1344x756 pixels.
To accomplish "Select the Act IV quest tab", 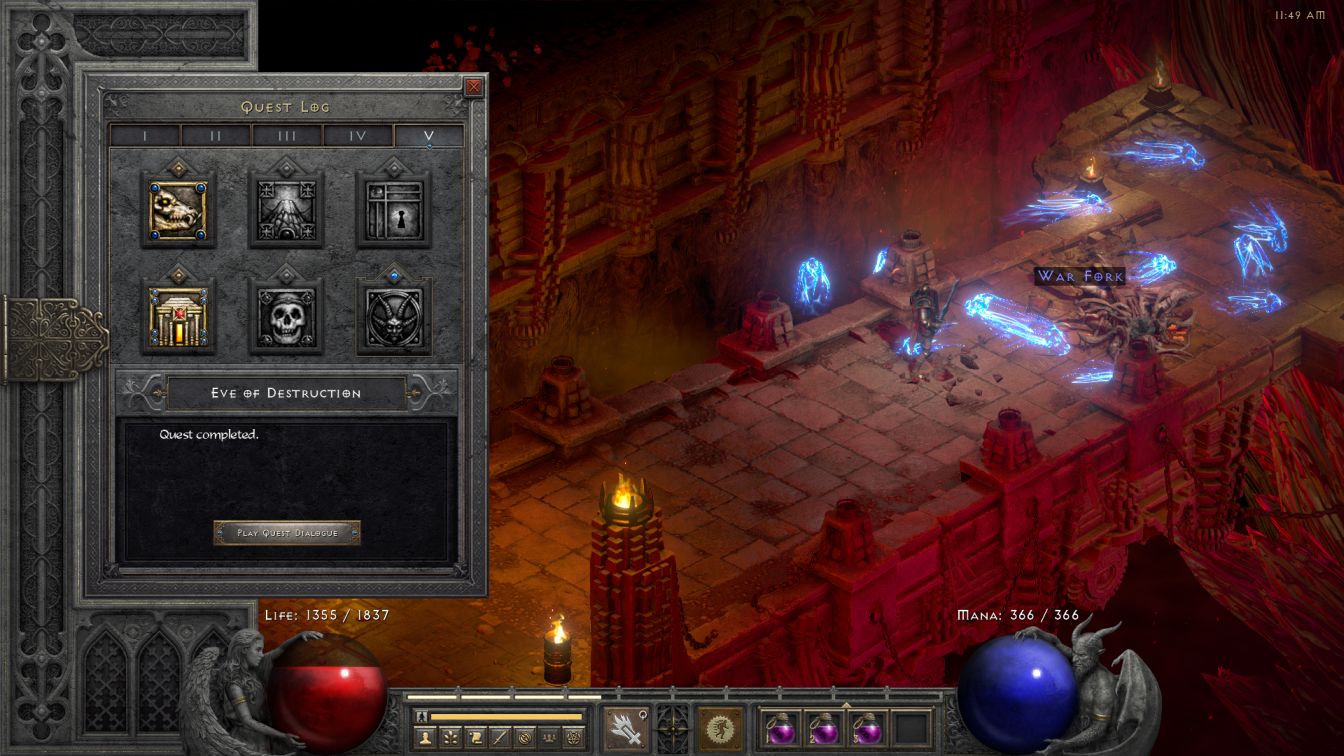I will [358, 136].
